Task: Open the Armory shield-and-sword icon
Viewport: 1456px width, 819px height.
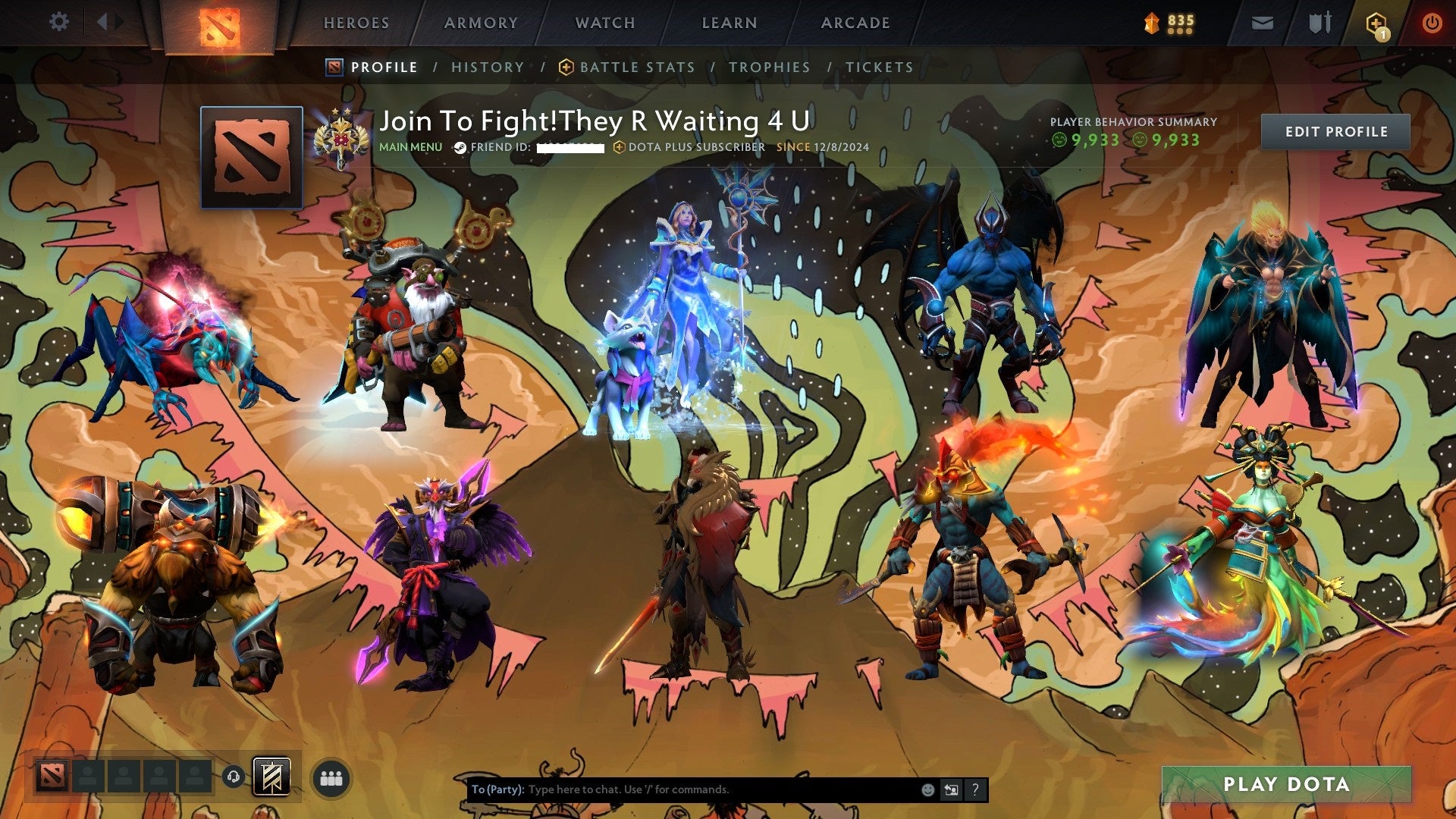Action: (1319, 23)
